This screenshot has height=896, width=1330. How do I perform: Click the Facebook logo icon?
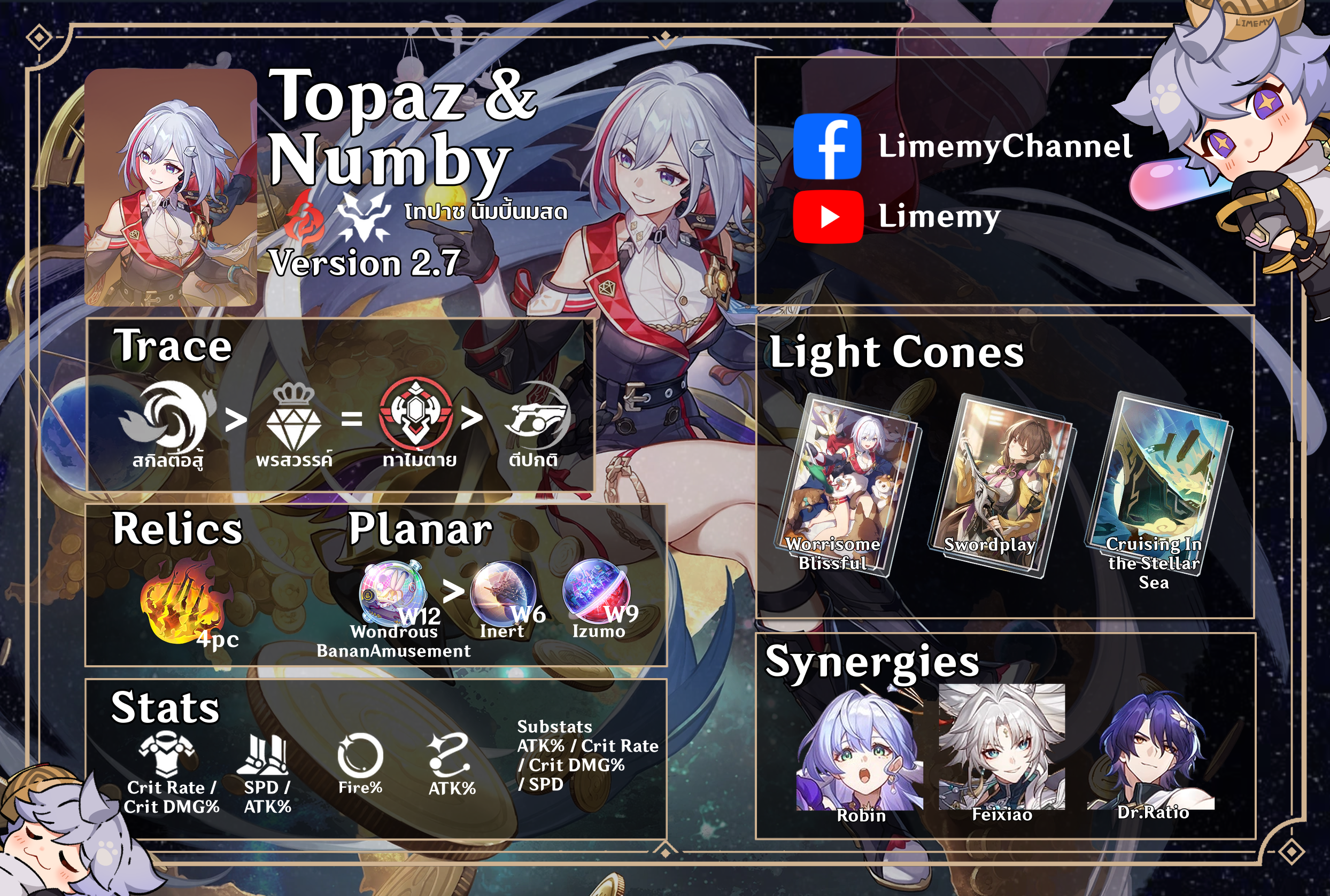(827, 146)
